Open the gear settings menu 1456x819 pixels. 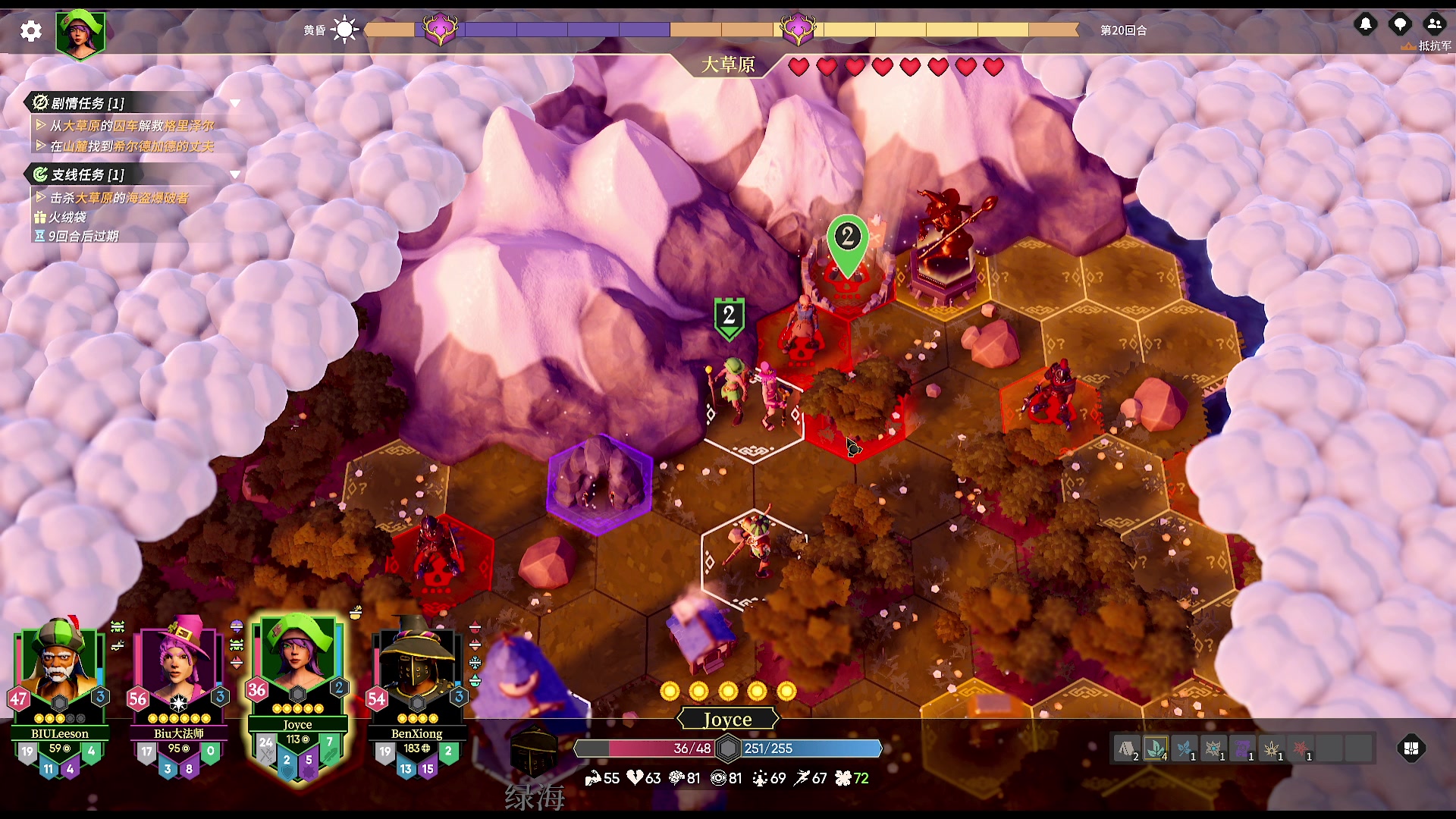(x=31, y=31)
